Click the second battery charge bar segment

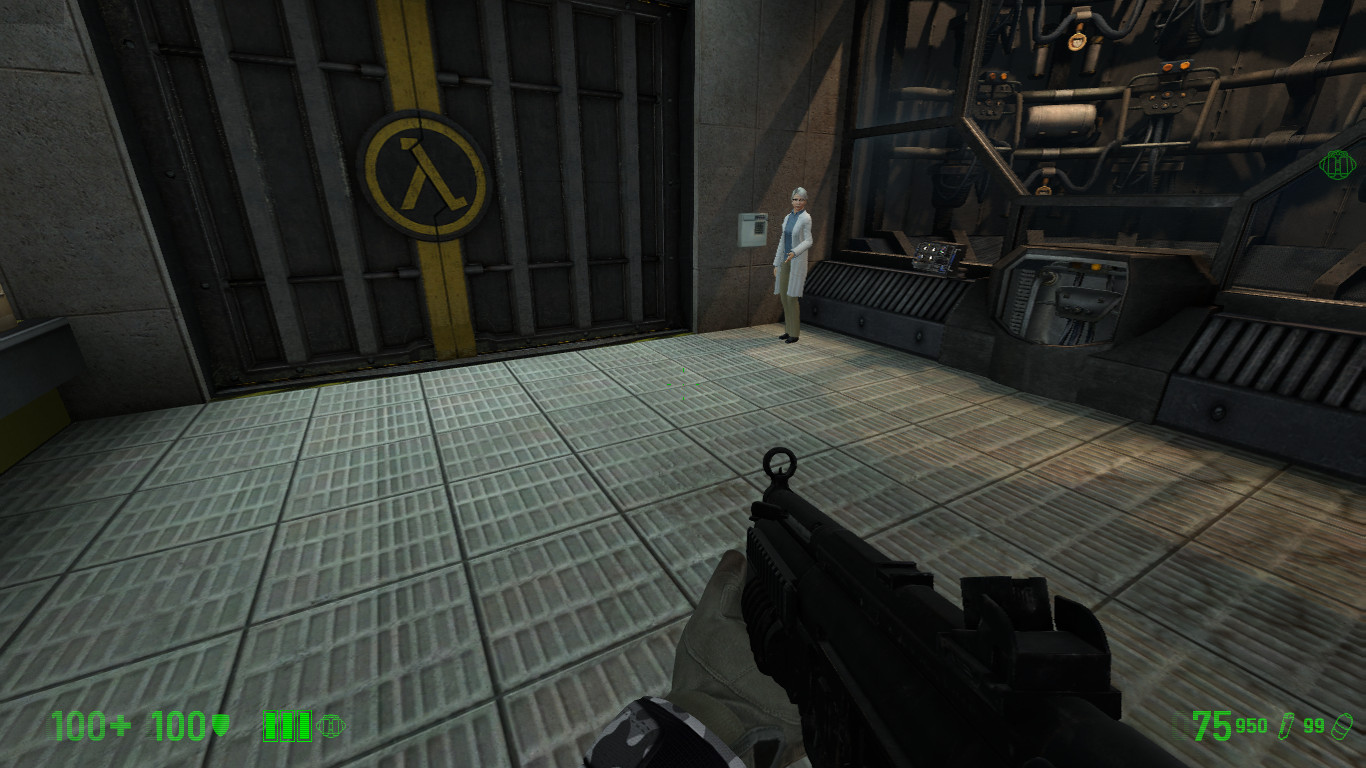click(287, 725)
